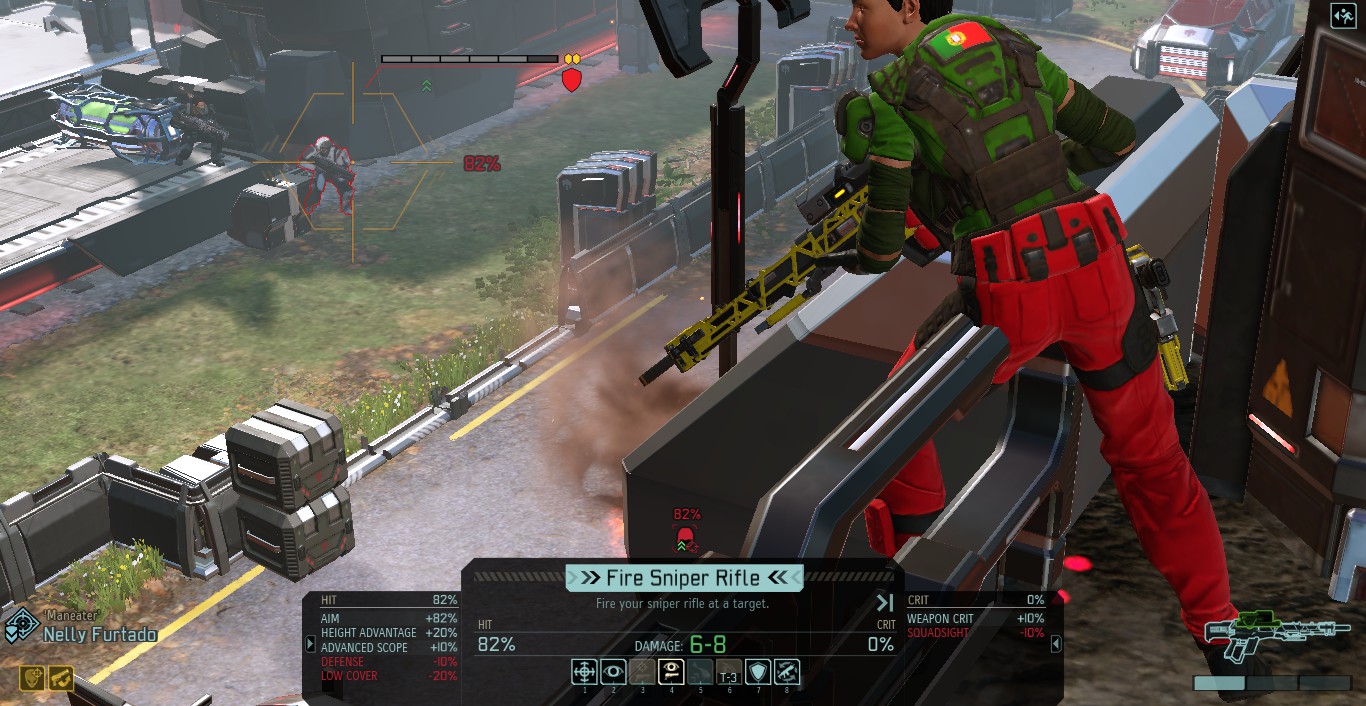Click the red enemy head target icon
This screenshot has width=1366, height=706.
pos(685,539)
